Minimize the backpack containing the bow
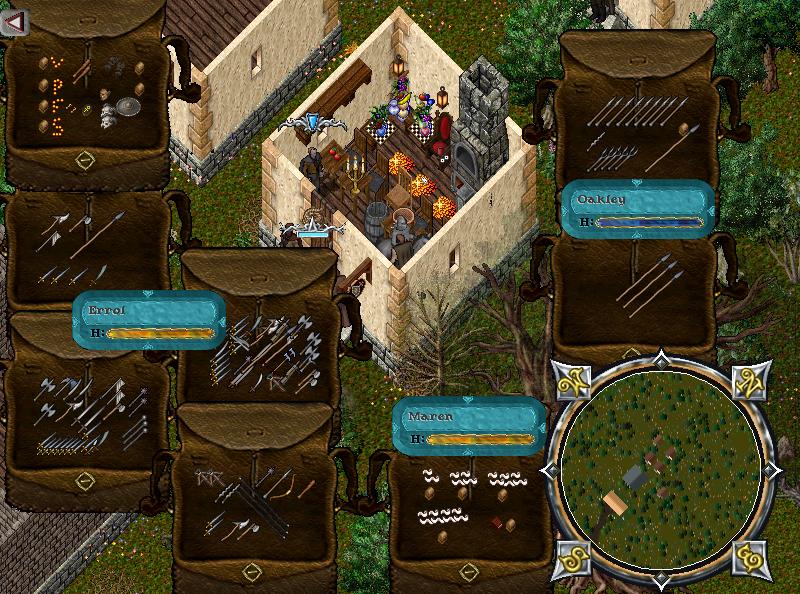This screenshot has width=800, height=594. [x=251, y=571]
